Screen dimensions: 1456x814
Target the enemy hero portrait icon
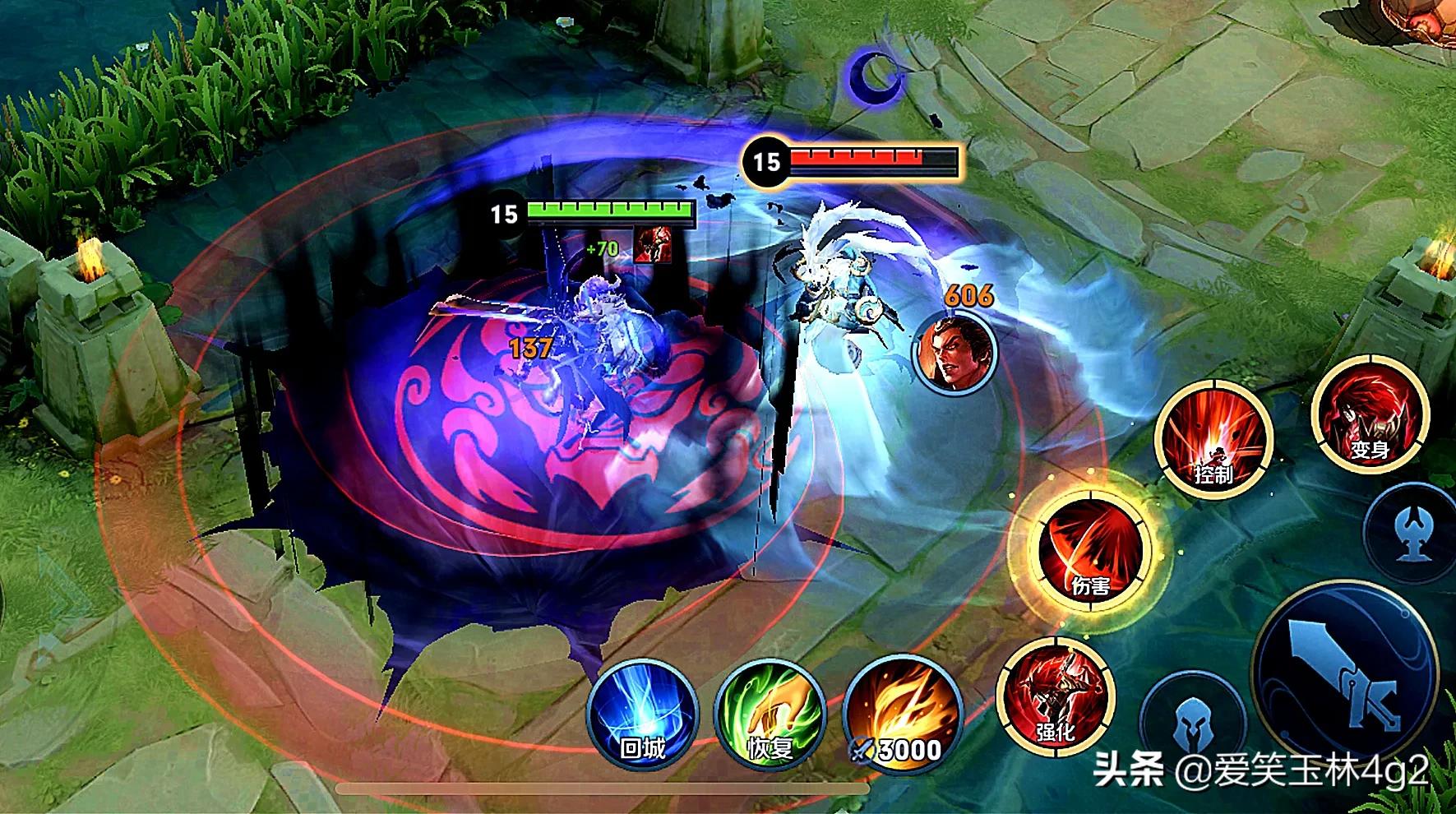pyautogui.click(x=954, y=351)
